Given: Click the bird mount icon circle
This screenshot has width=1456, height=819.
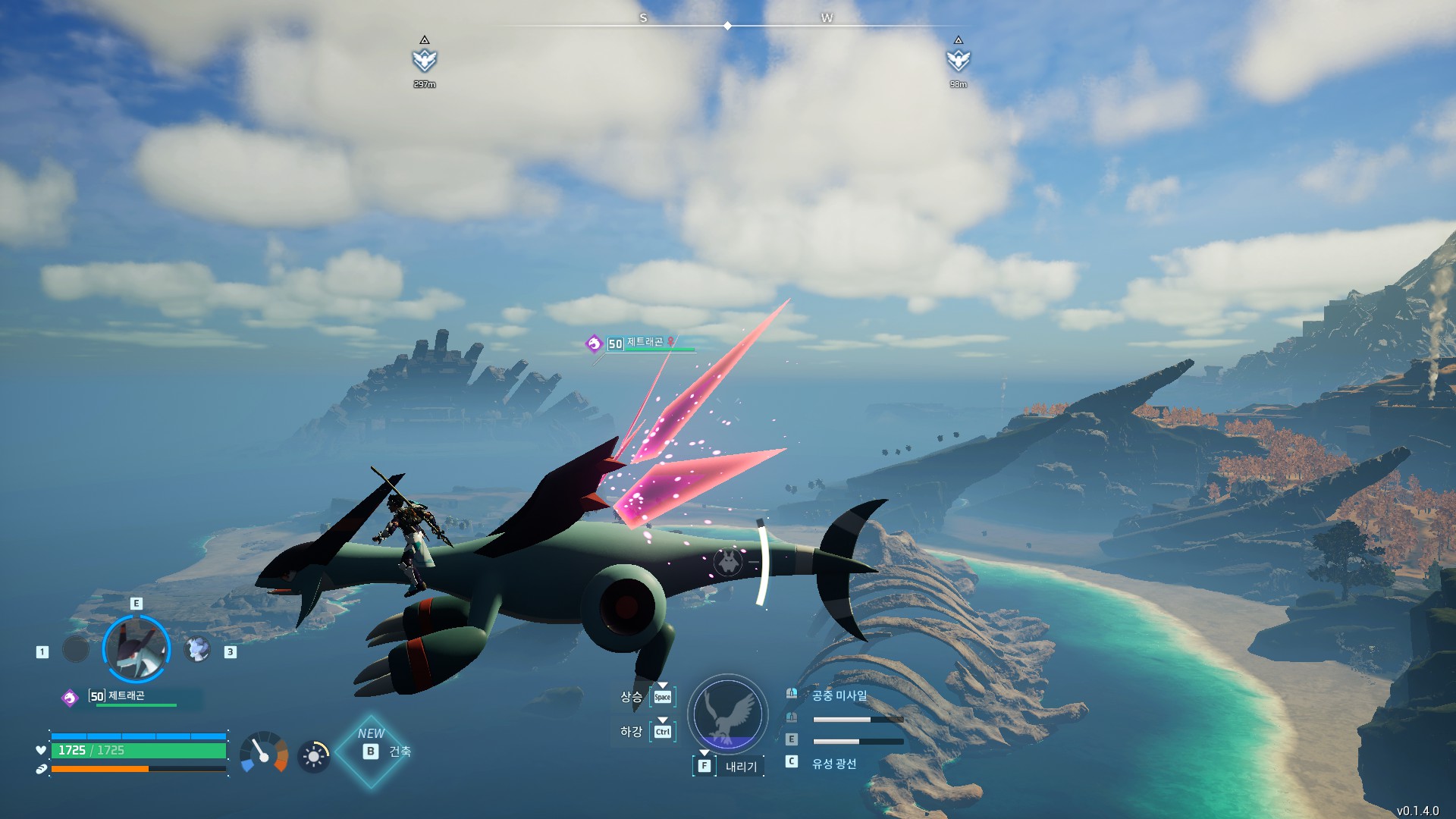Looking at the screenshot, I should pos(727,714).
